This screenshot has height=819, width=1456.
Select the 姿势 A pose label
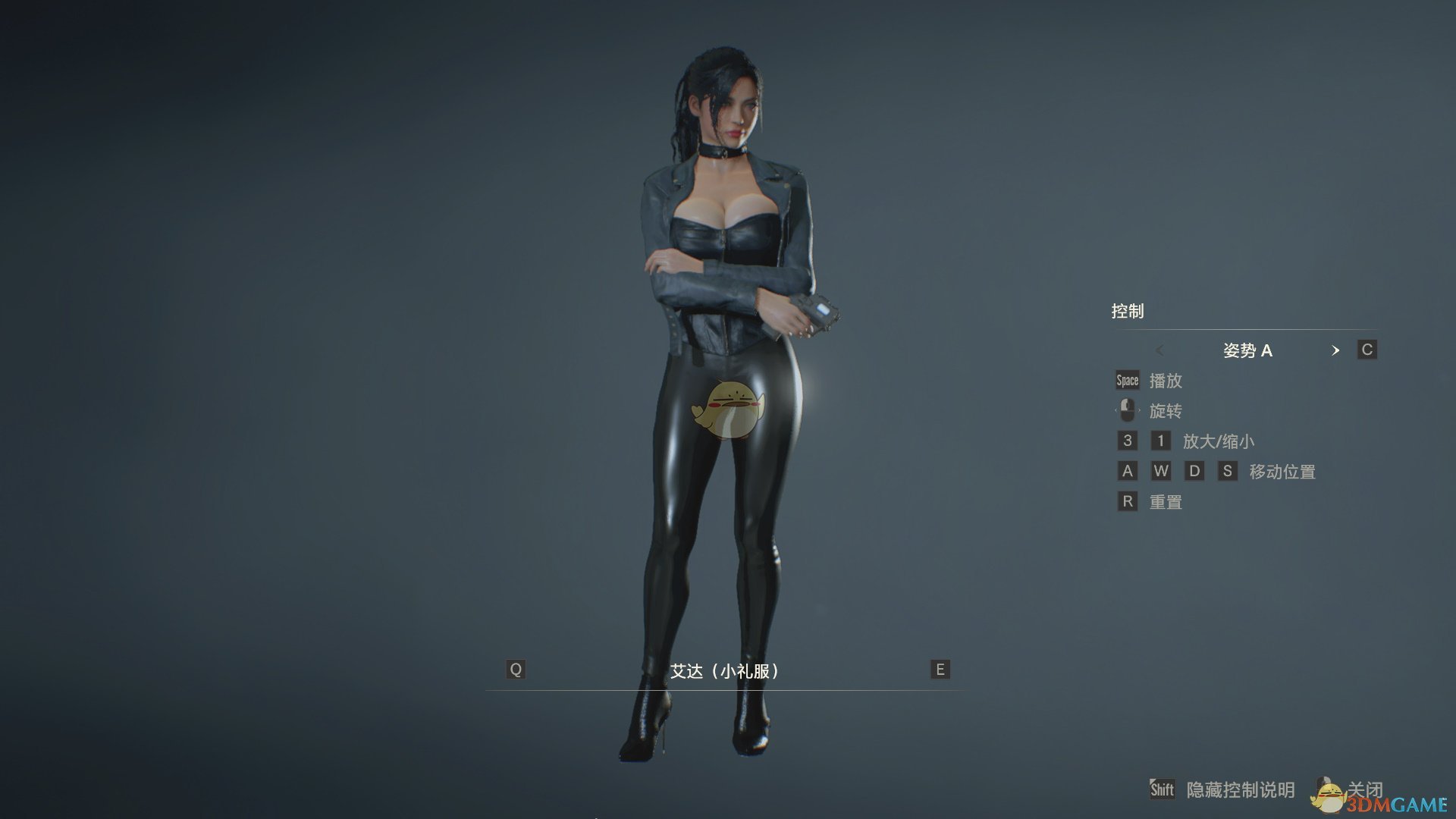tap(1250, 350)
